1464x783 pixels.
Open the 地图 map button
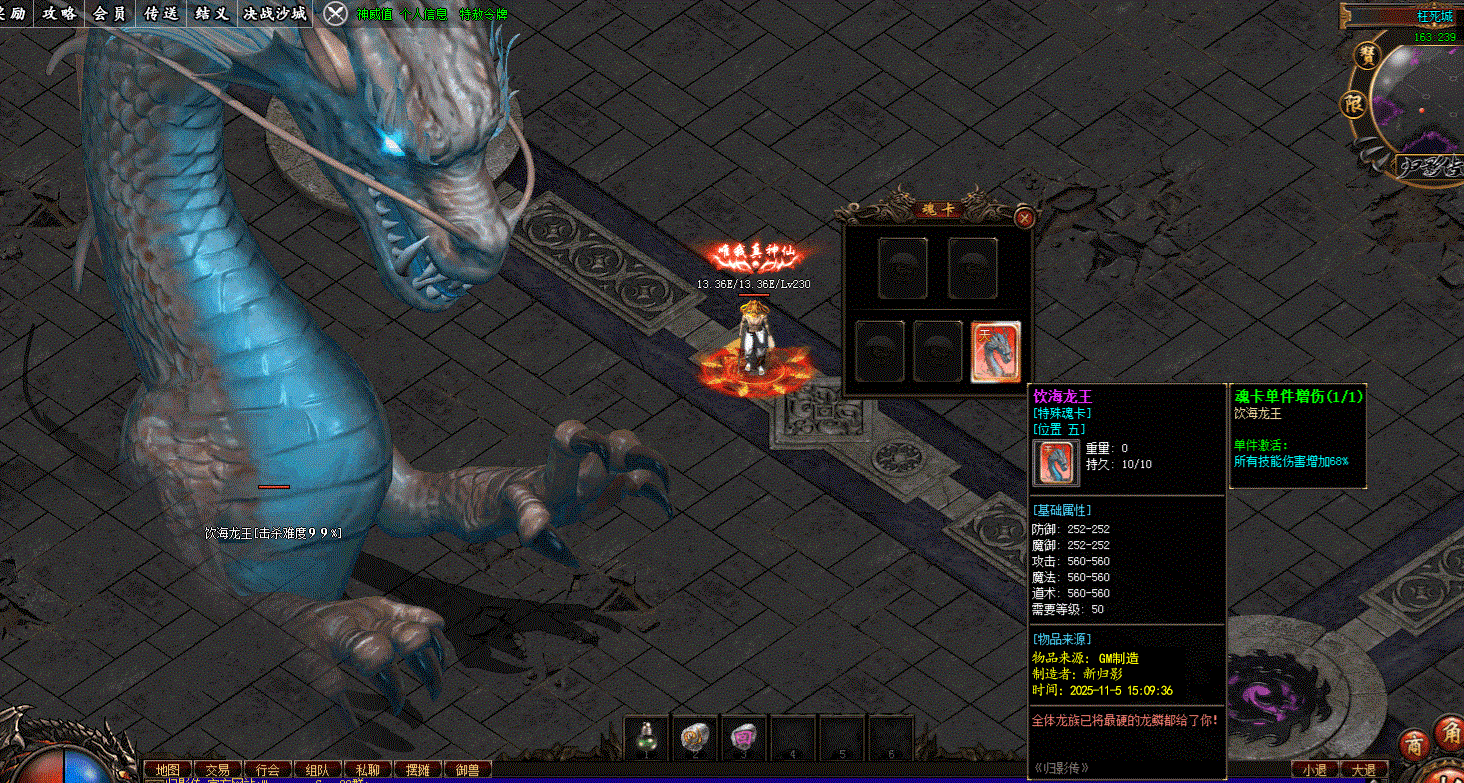[168, 770]
